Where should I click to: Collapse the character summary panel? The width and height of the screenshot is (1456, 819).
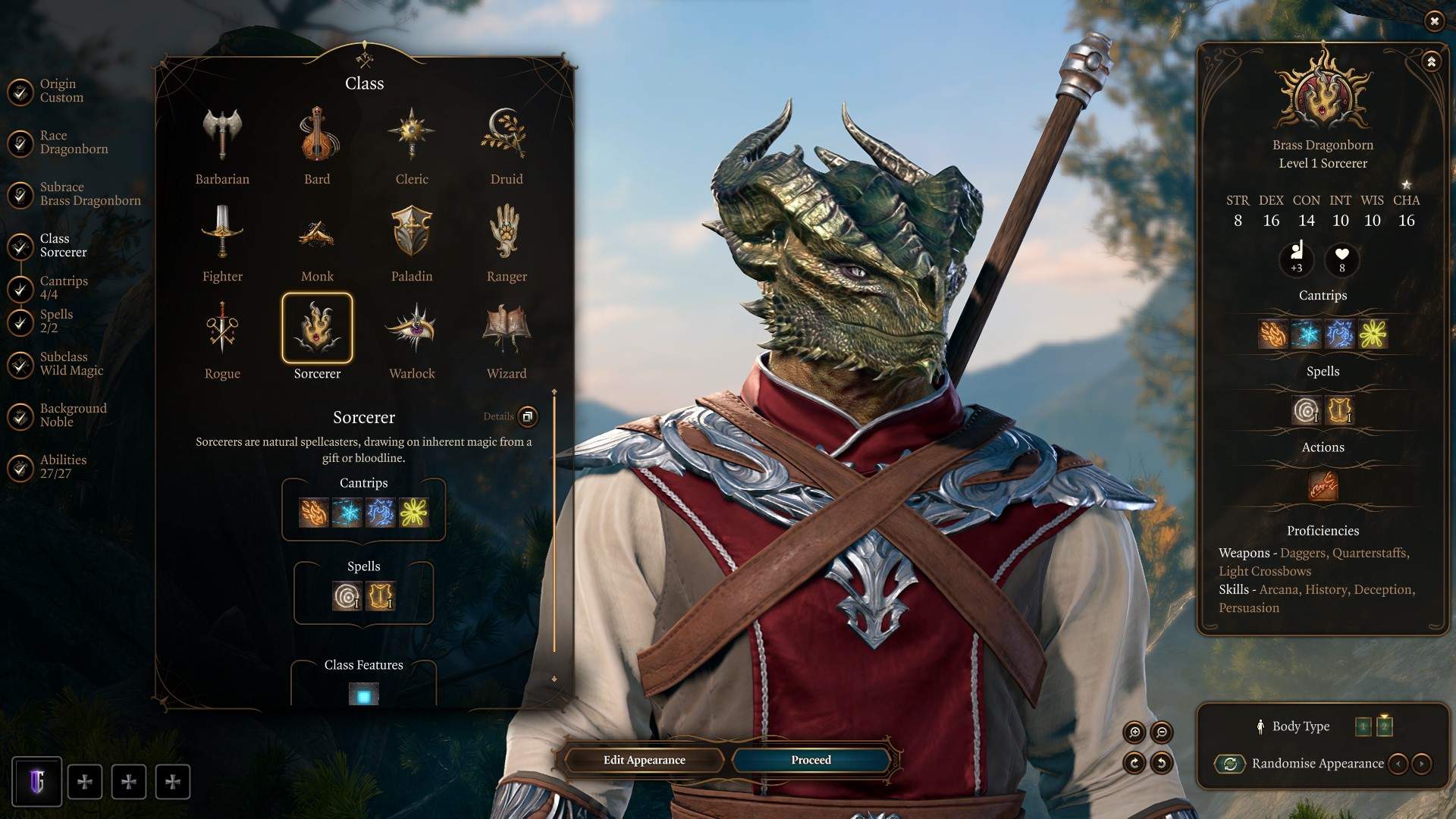[x=1431, y=61]
